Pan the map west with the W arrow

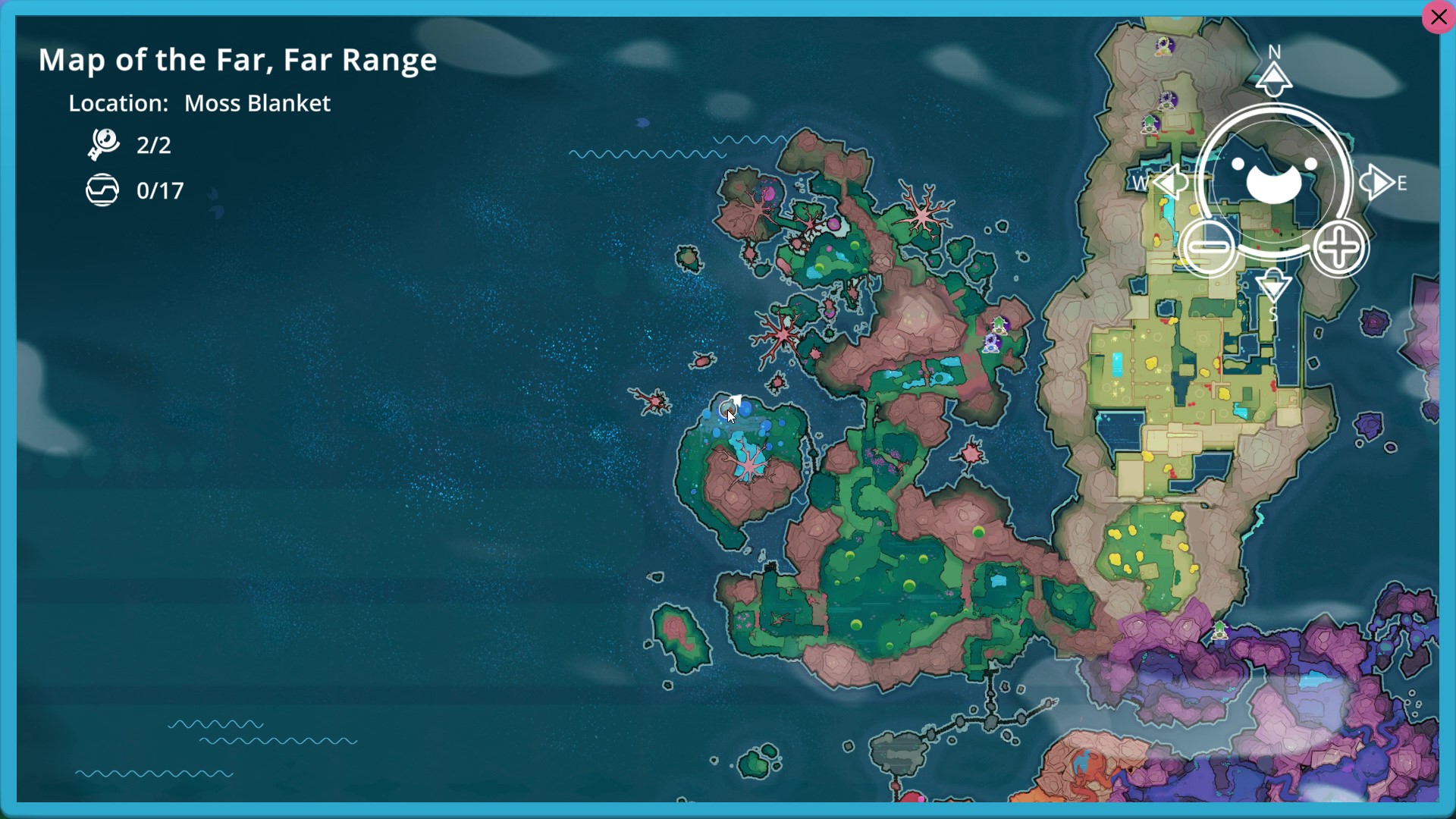tap(1170, 183)
